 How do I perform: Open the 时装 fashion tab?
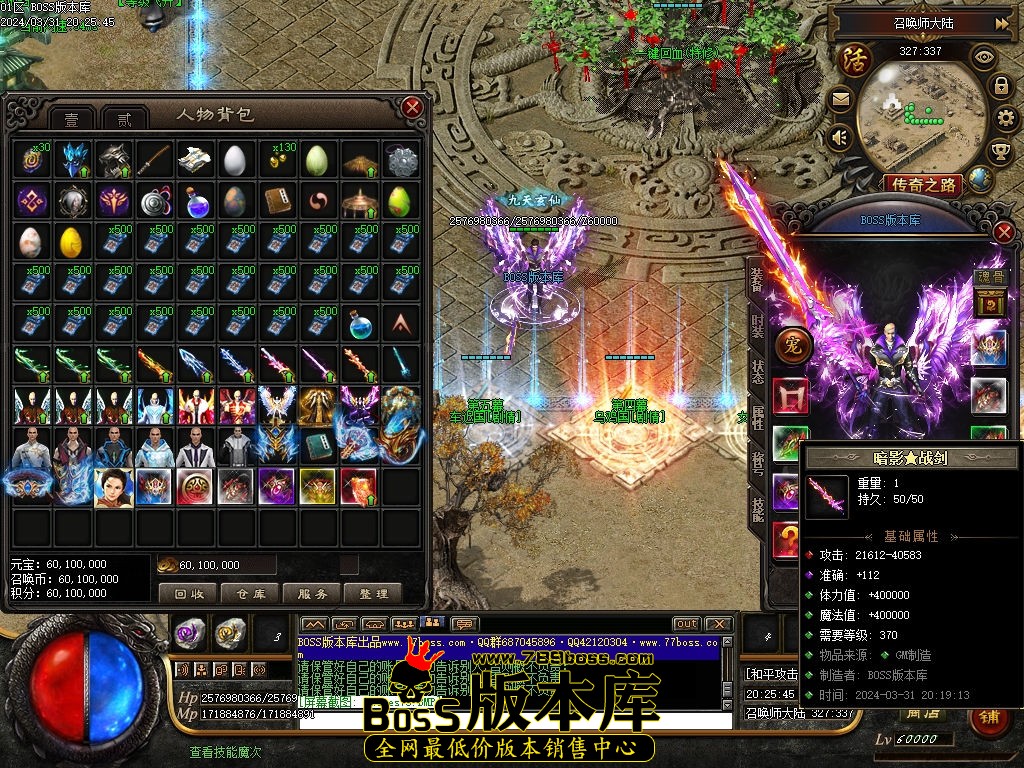[757, 329]
